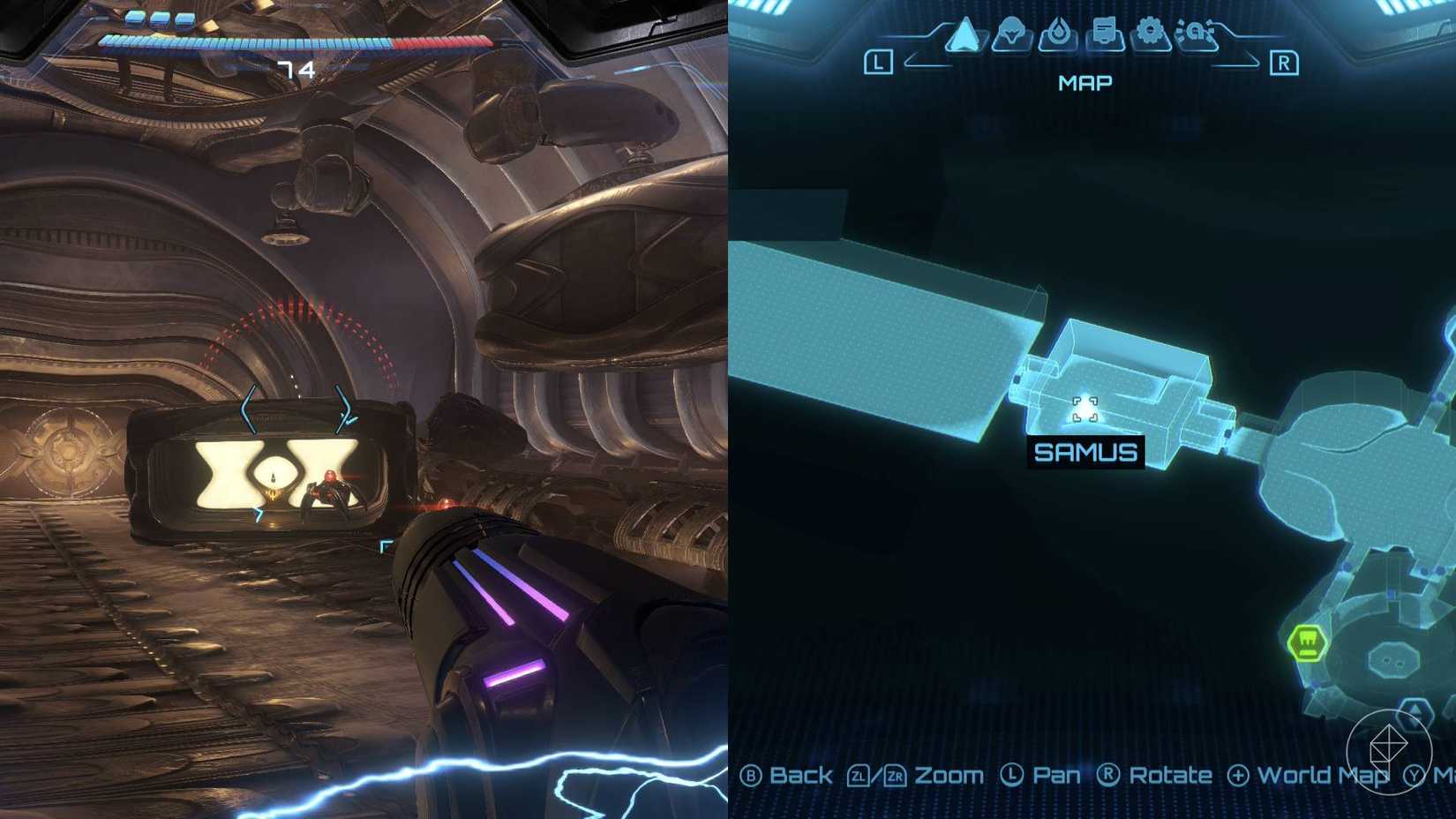Click the Rotate control label

[1171, 776]
